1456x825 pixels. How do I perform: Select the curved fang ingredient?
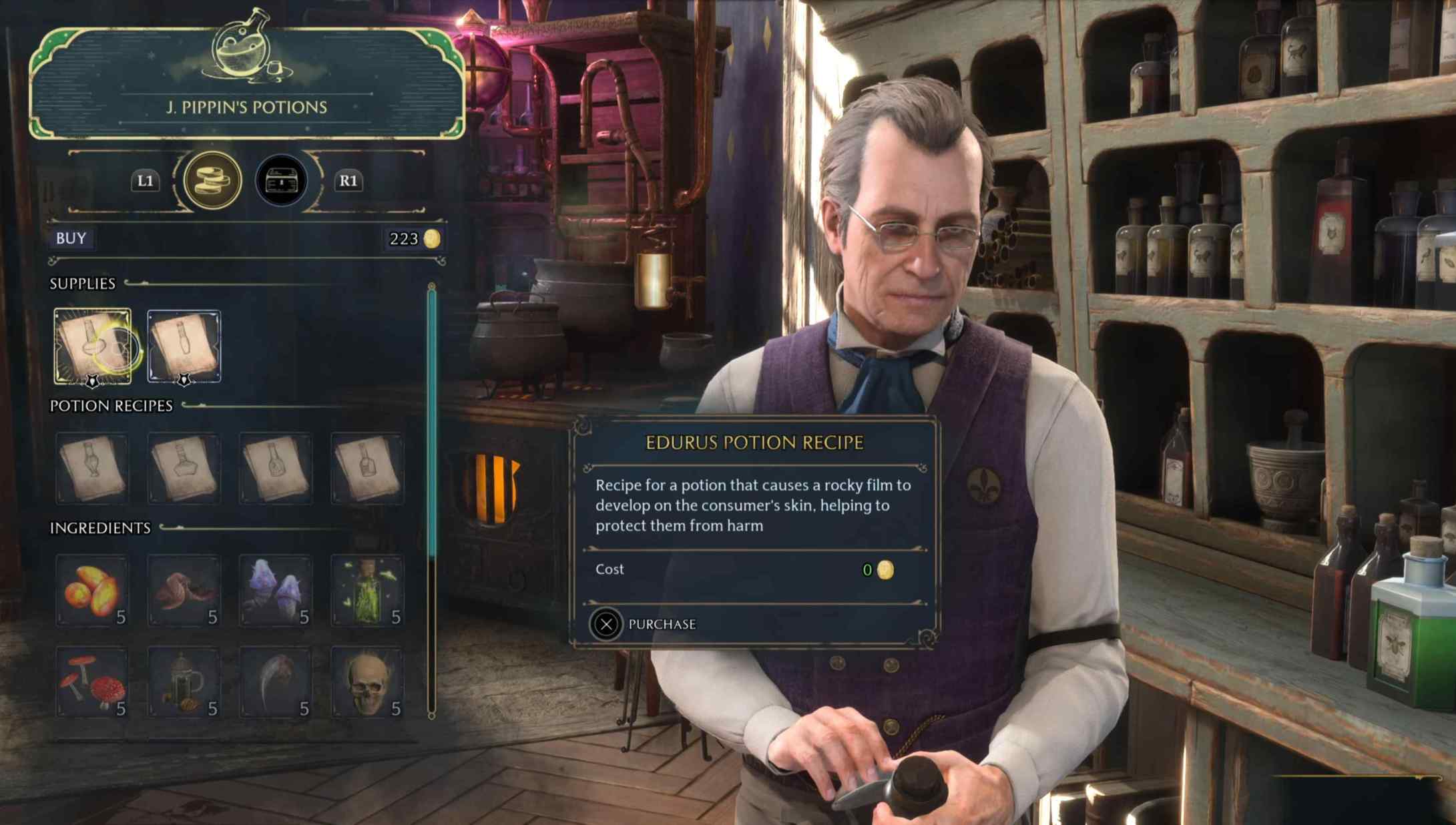pos(276,681)
